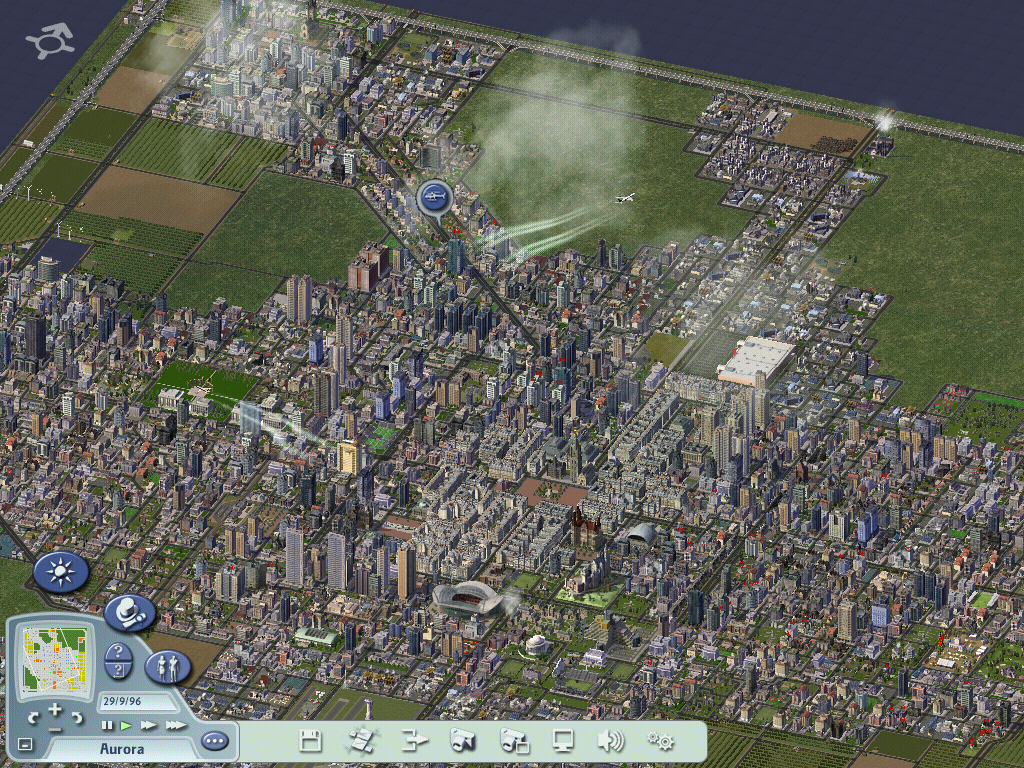
Task: Open God Mode with the sun button
Action: (x=61, y=572)
